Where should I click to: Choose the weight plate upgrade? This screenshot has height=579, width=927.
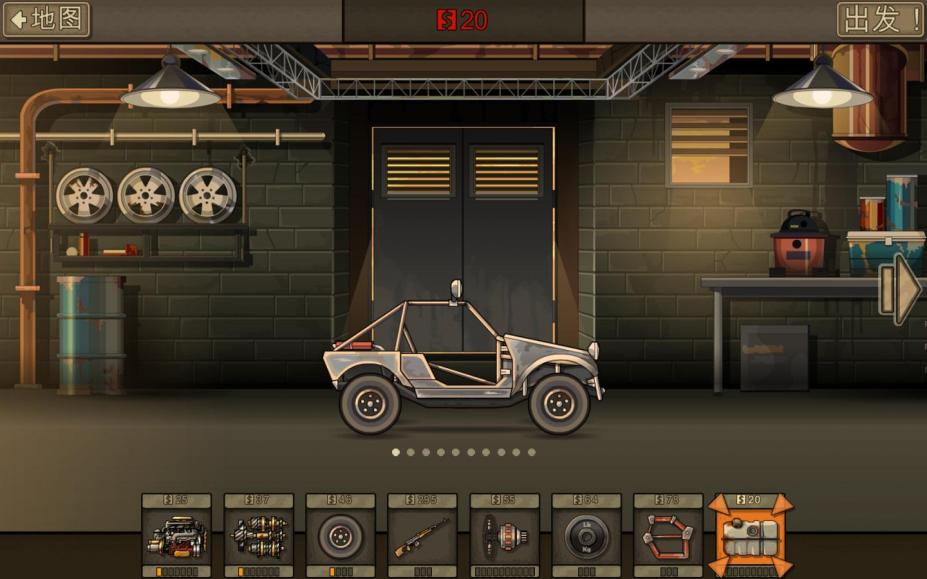[587, 536]
